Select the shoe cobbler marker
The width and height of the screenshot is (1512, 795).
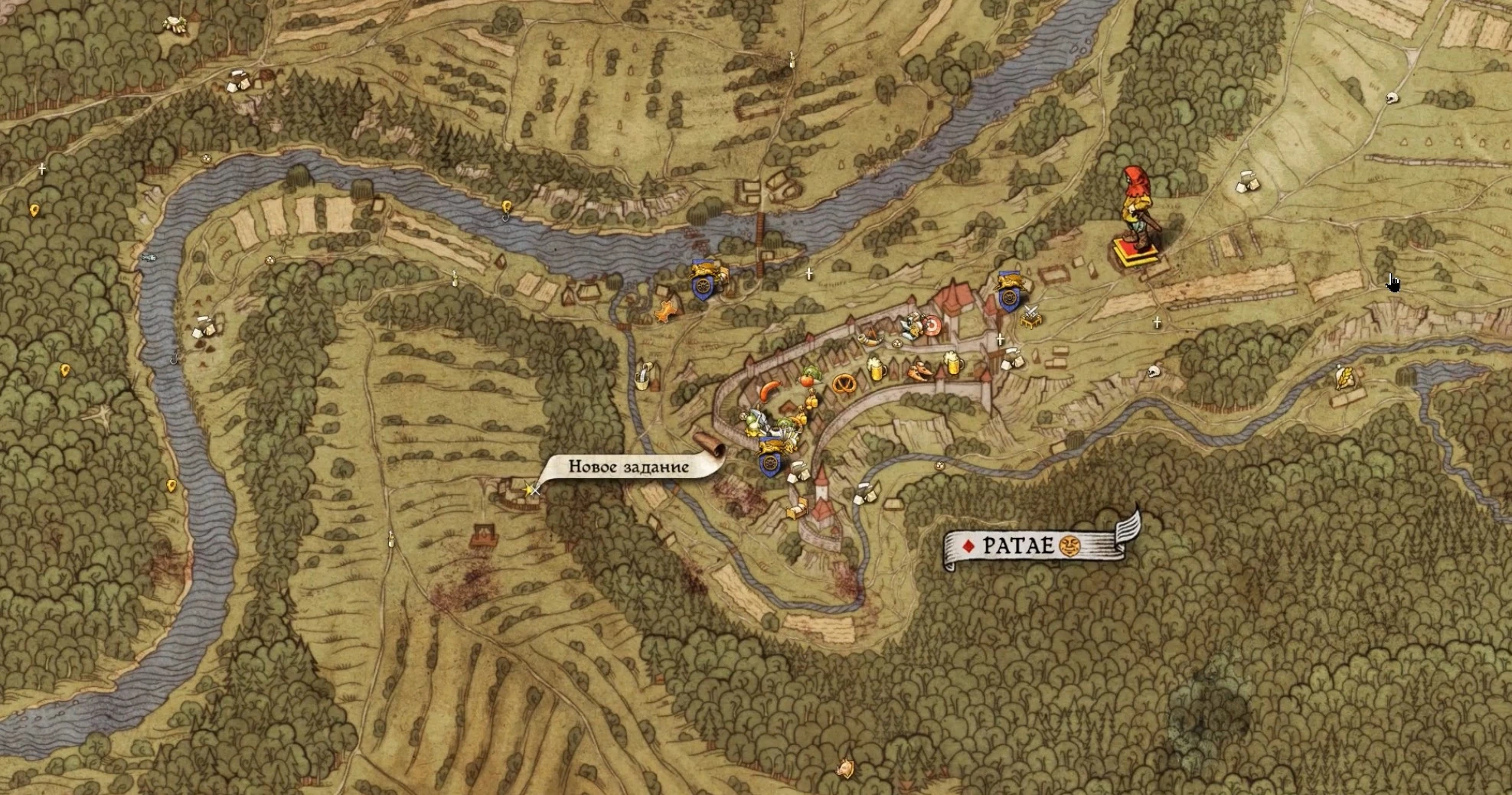click(x=920, y=372)
